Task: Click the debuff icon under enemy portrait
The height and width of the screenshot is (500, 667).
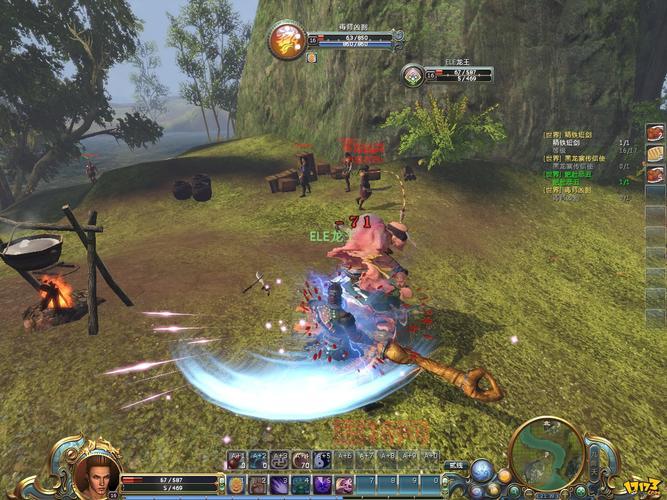Action: click(x=311, y=58)
